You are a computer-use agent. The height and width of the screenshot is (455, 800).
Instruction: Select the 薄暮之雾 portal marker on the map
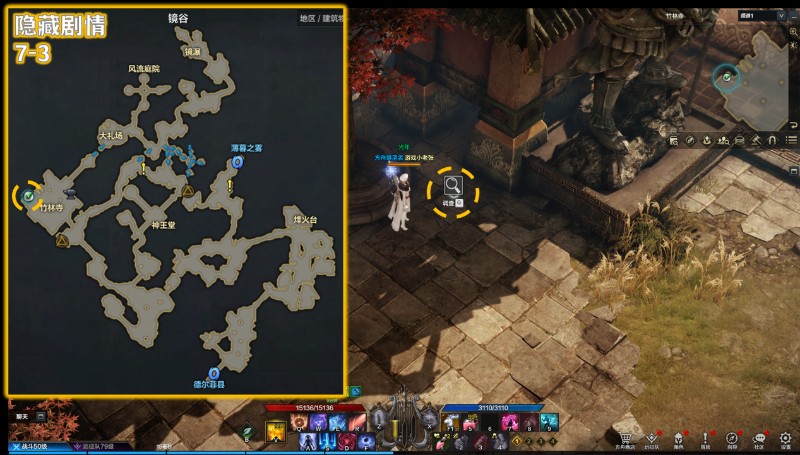[237, 161]
